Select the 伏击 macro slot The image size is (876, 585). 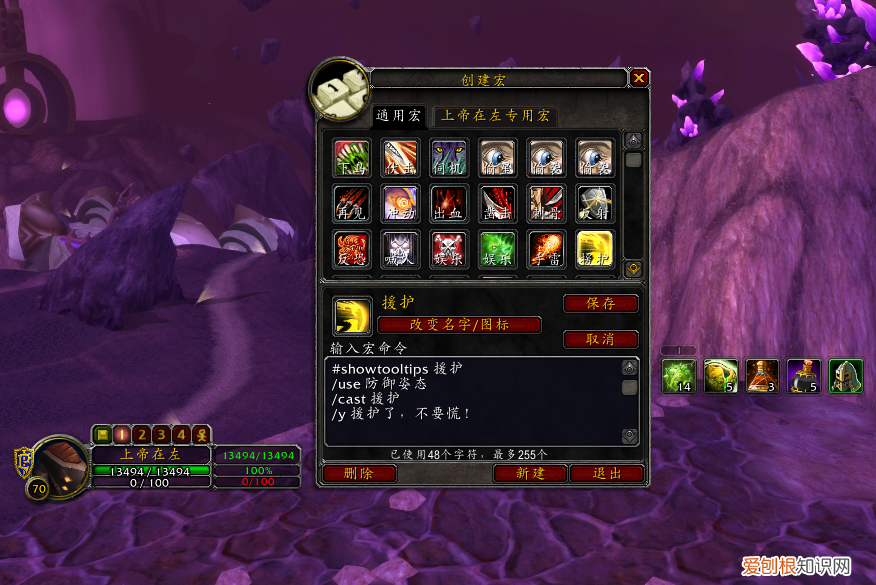pyautogui.click(x=400, y=157)
